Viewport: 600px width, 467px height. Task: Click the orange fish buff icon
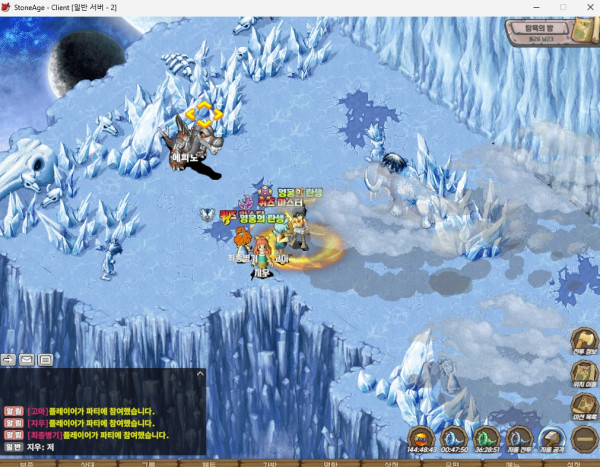click(x=422, y=437)
